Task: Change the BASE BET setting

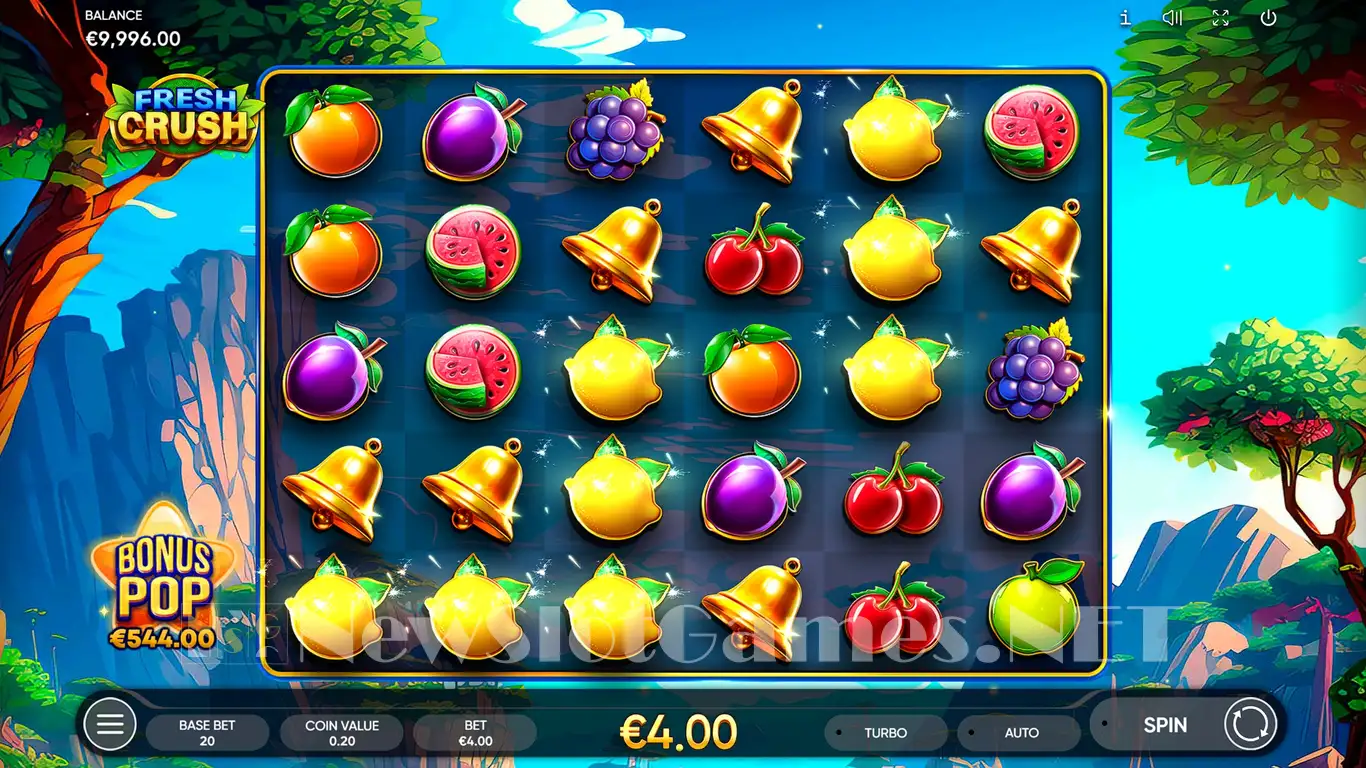Action: pos(207,733)
